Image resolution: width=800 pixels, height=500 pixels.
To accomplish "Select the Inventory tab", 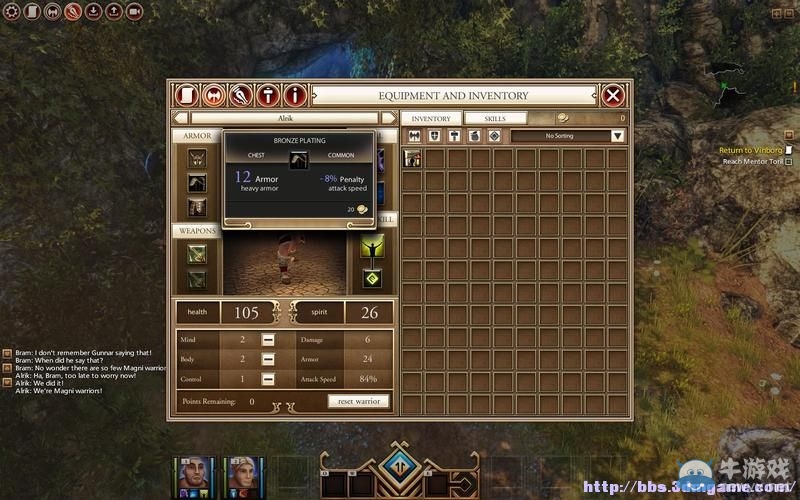I will [x=432, y=118].
